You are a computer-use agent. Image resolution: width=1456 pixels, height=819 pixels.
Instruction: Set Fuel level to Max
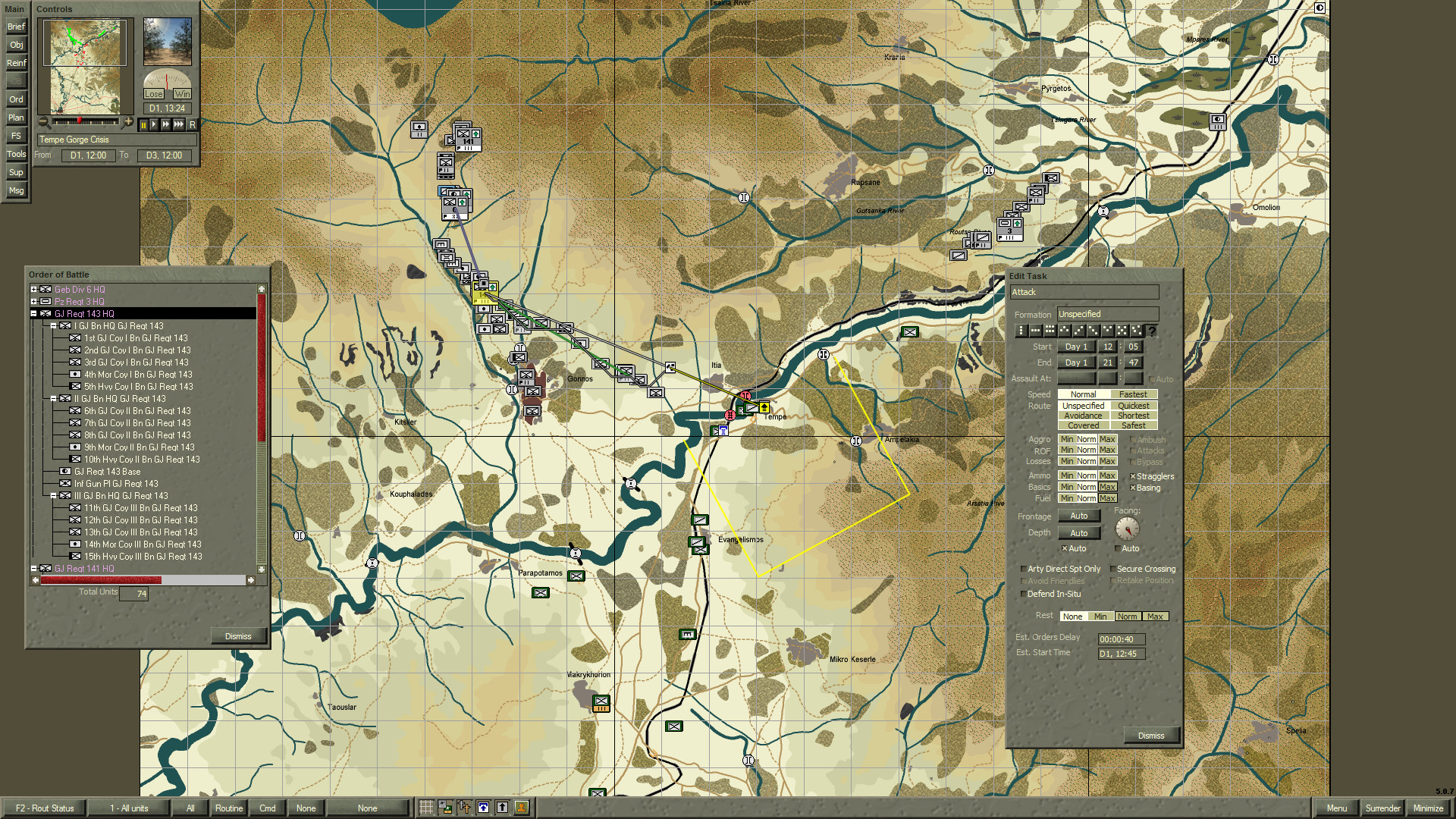(1108, 498)
